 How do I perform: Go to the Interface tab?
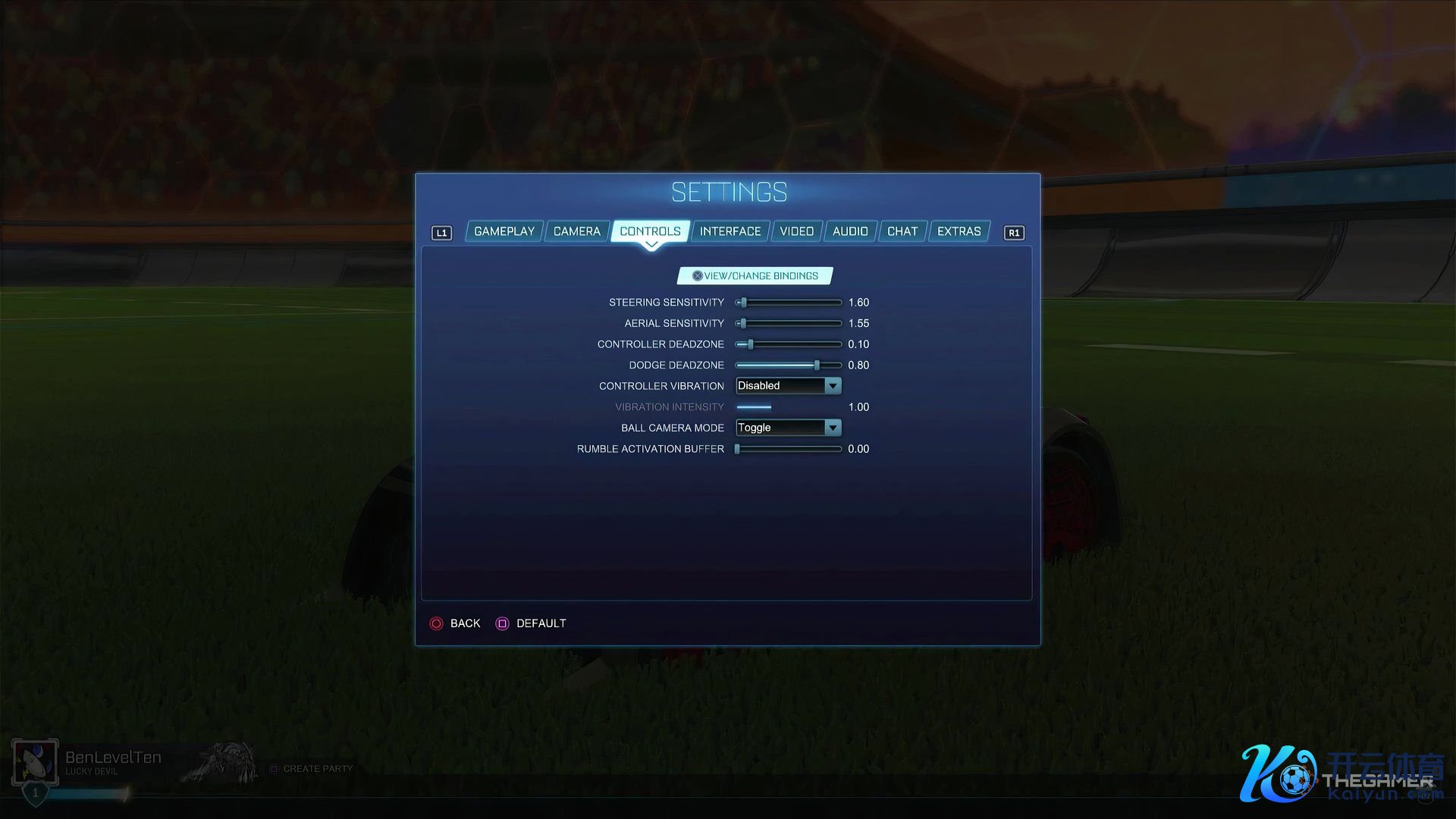730,231
